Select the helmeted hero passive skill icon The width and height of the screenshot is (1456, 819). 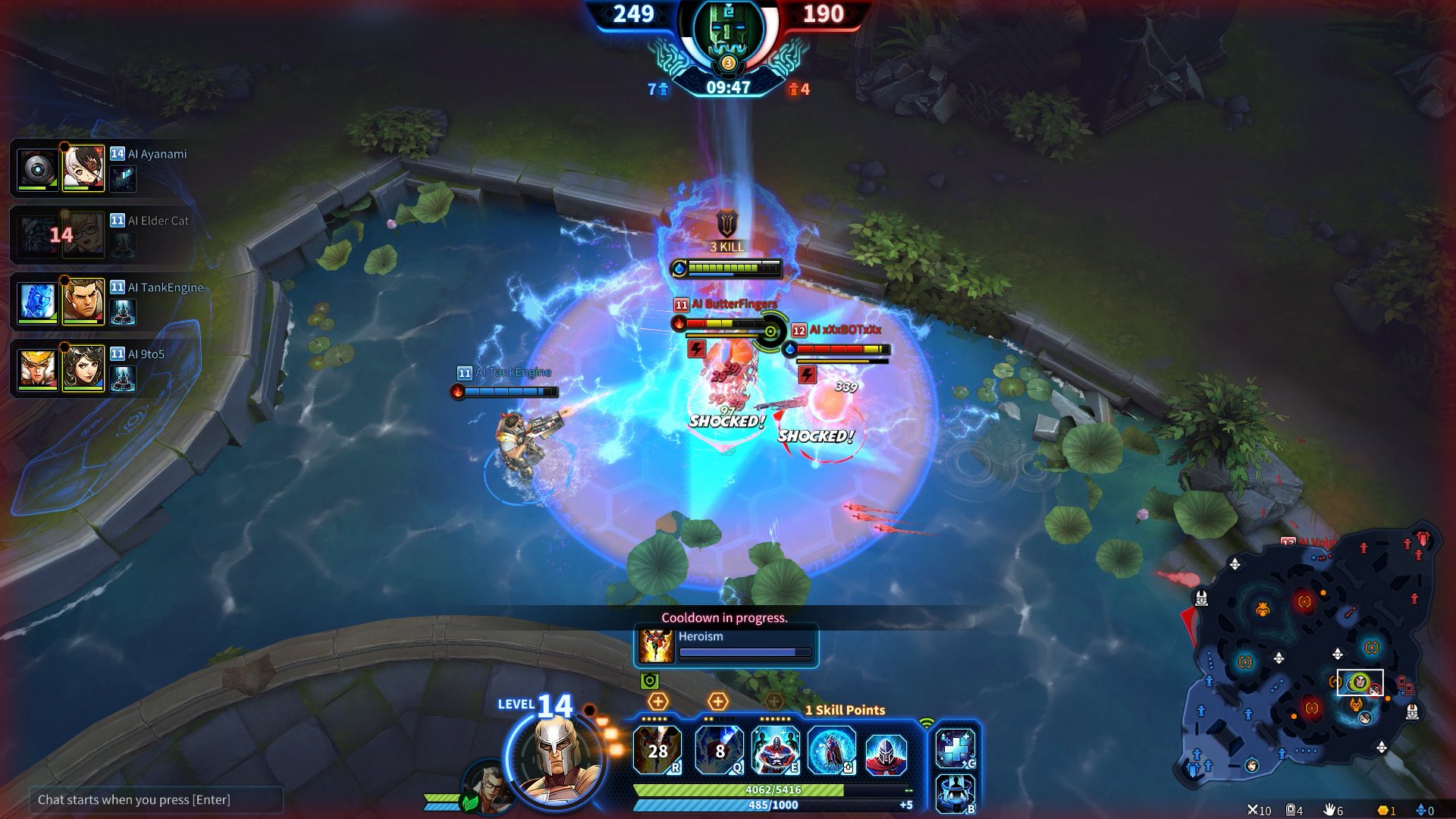pos(886,755)
